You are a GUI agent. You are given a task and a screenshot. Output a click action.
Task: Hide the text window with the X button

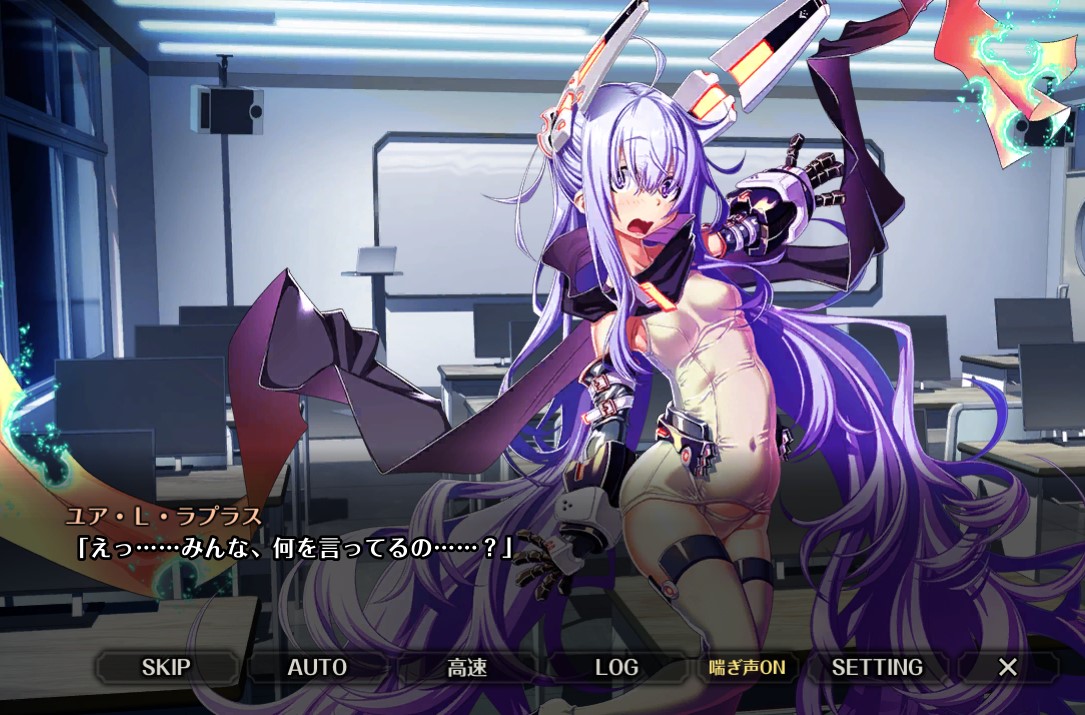pos(1008,667)
